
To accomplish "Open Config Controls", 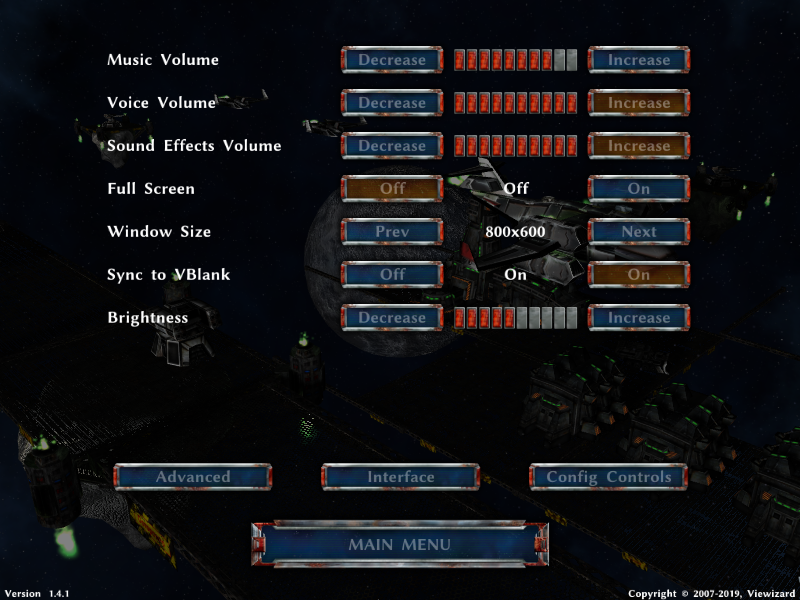I will coord(608,477).
